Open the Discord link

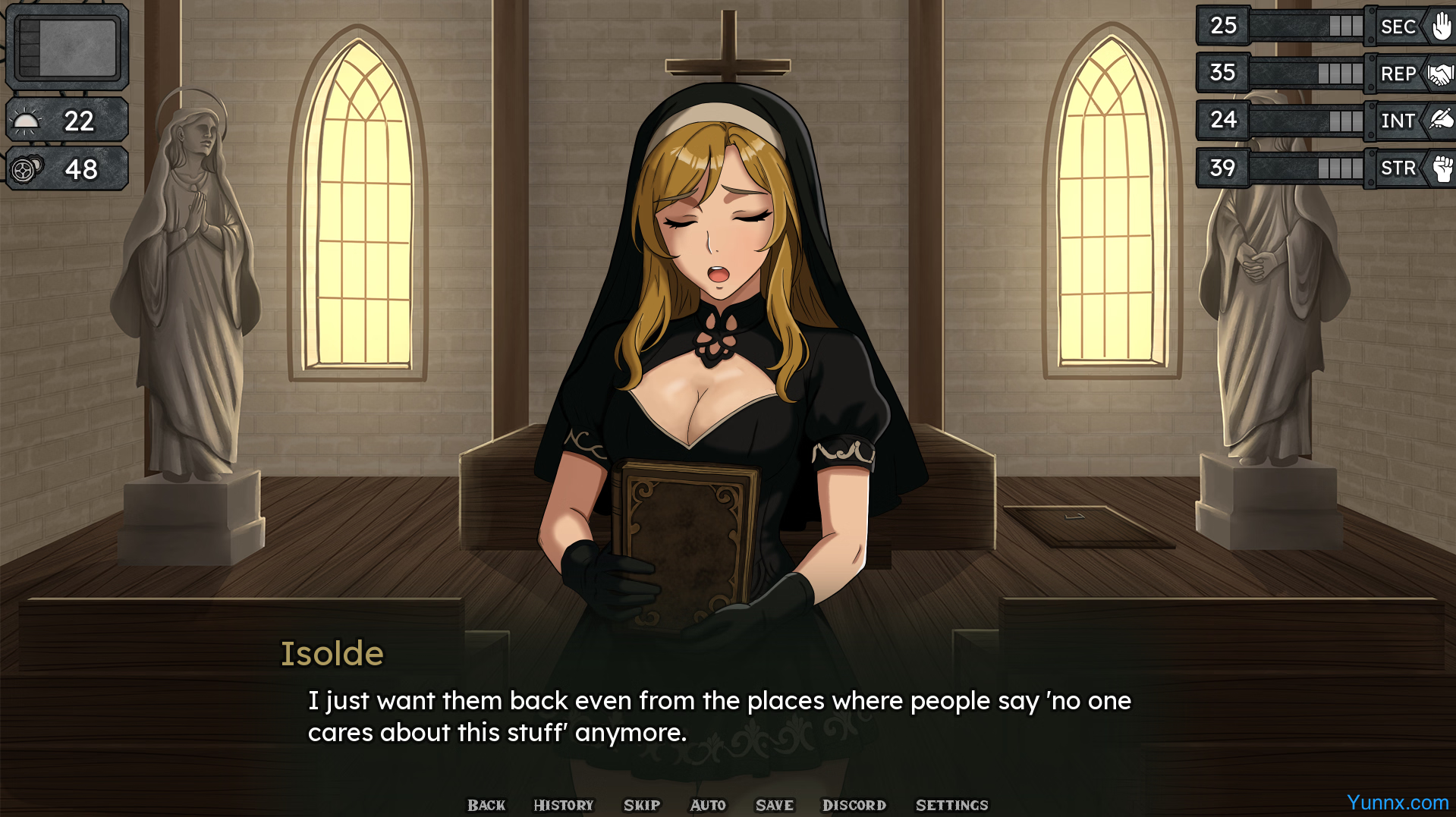click(x=854, y=805)
